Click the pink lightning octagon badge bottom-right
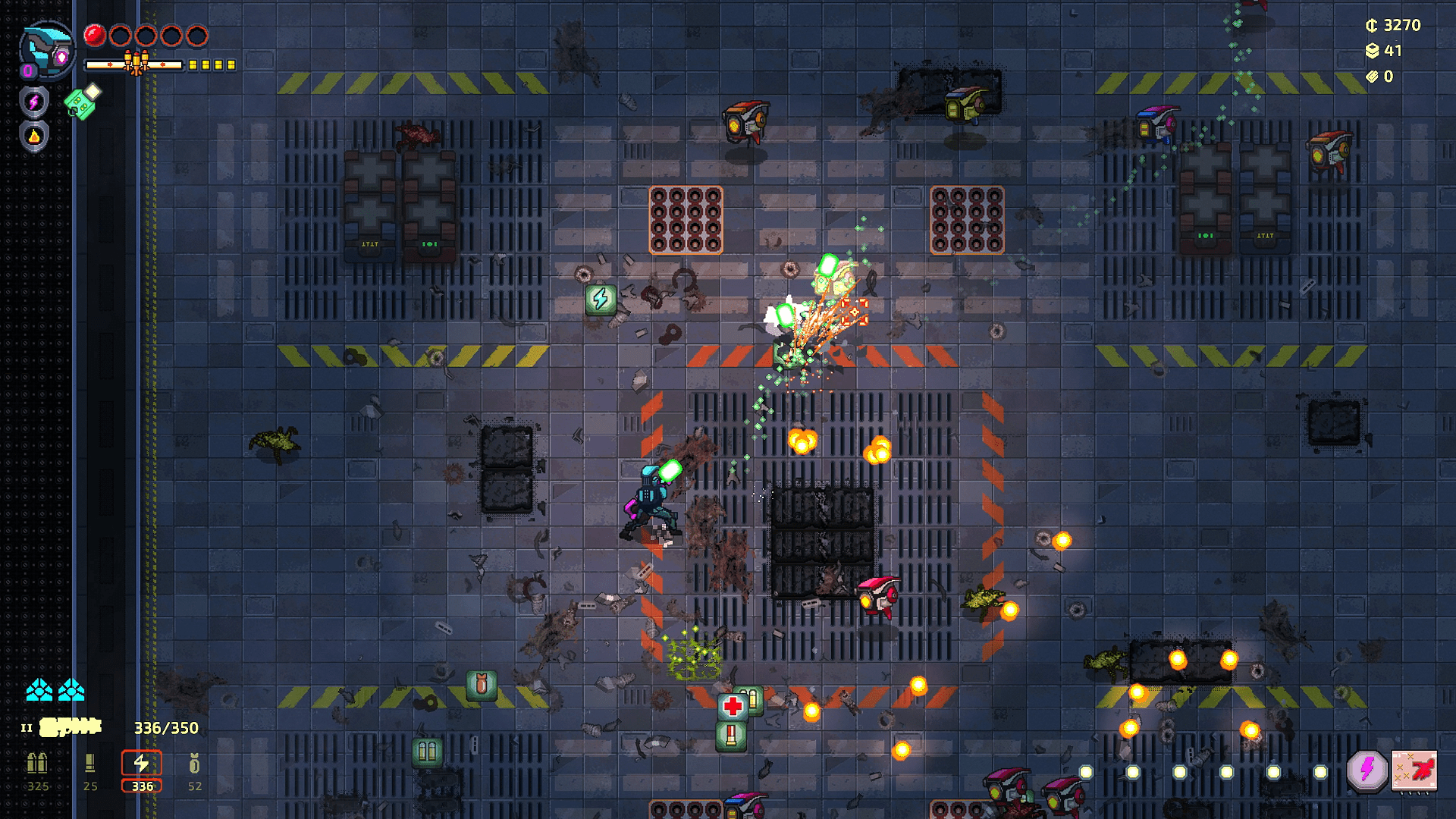Image resolution: width=1456 pixels, height=819 pixels. 1366,771
